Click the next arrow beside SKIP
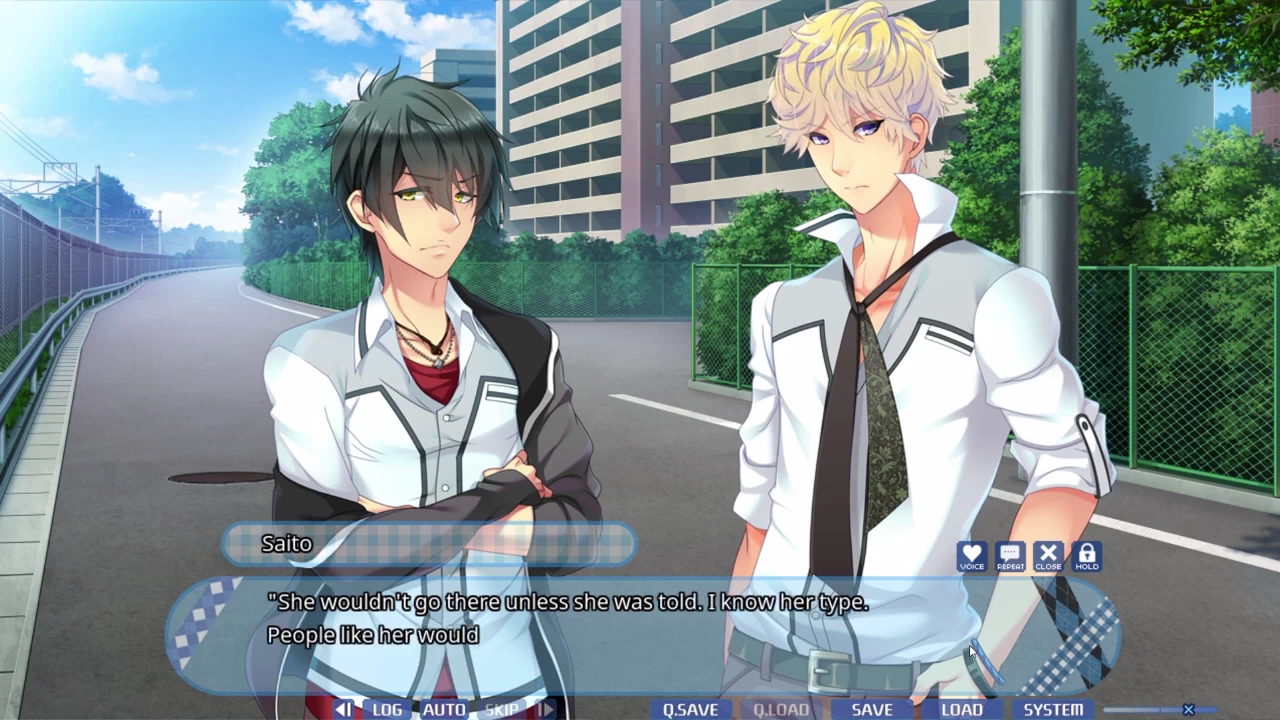Viewport: 1280px width, 720px height. (546, 709)
